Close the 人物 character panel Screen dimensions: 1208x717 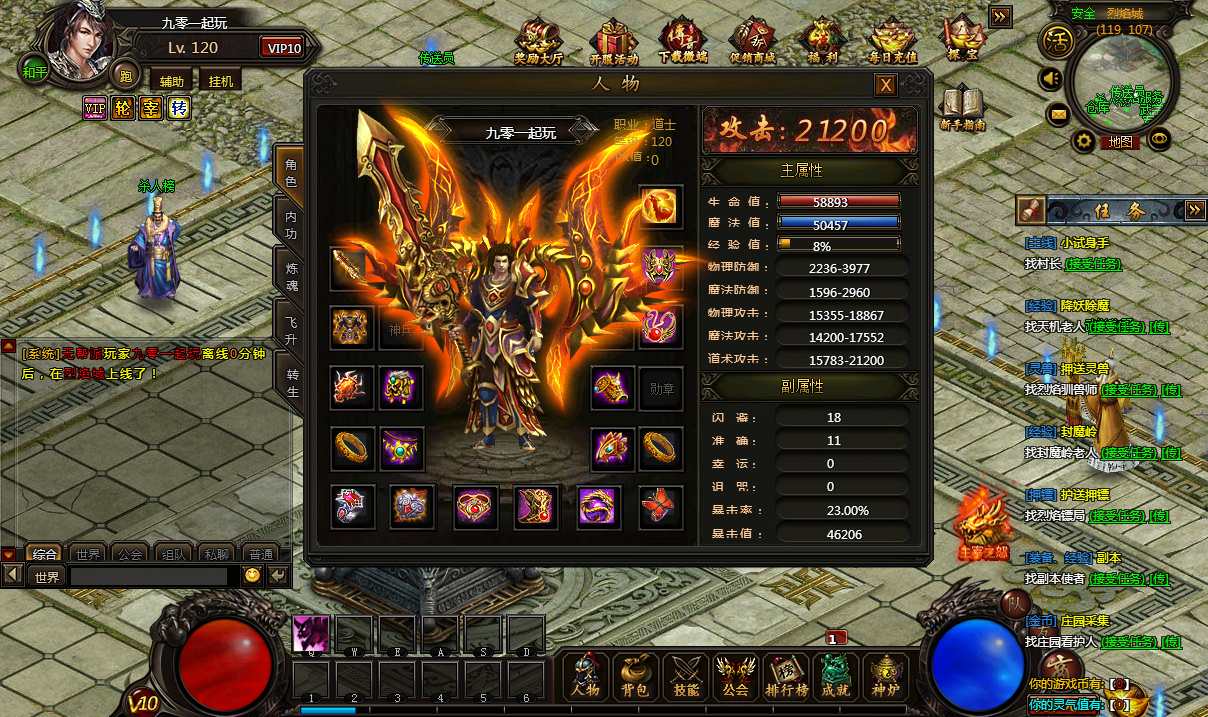(885, 86)
